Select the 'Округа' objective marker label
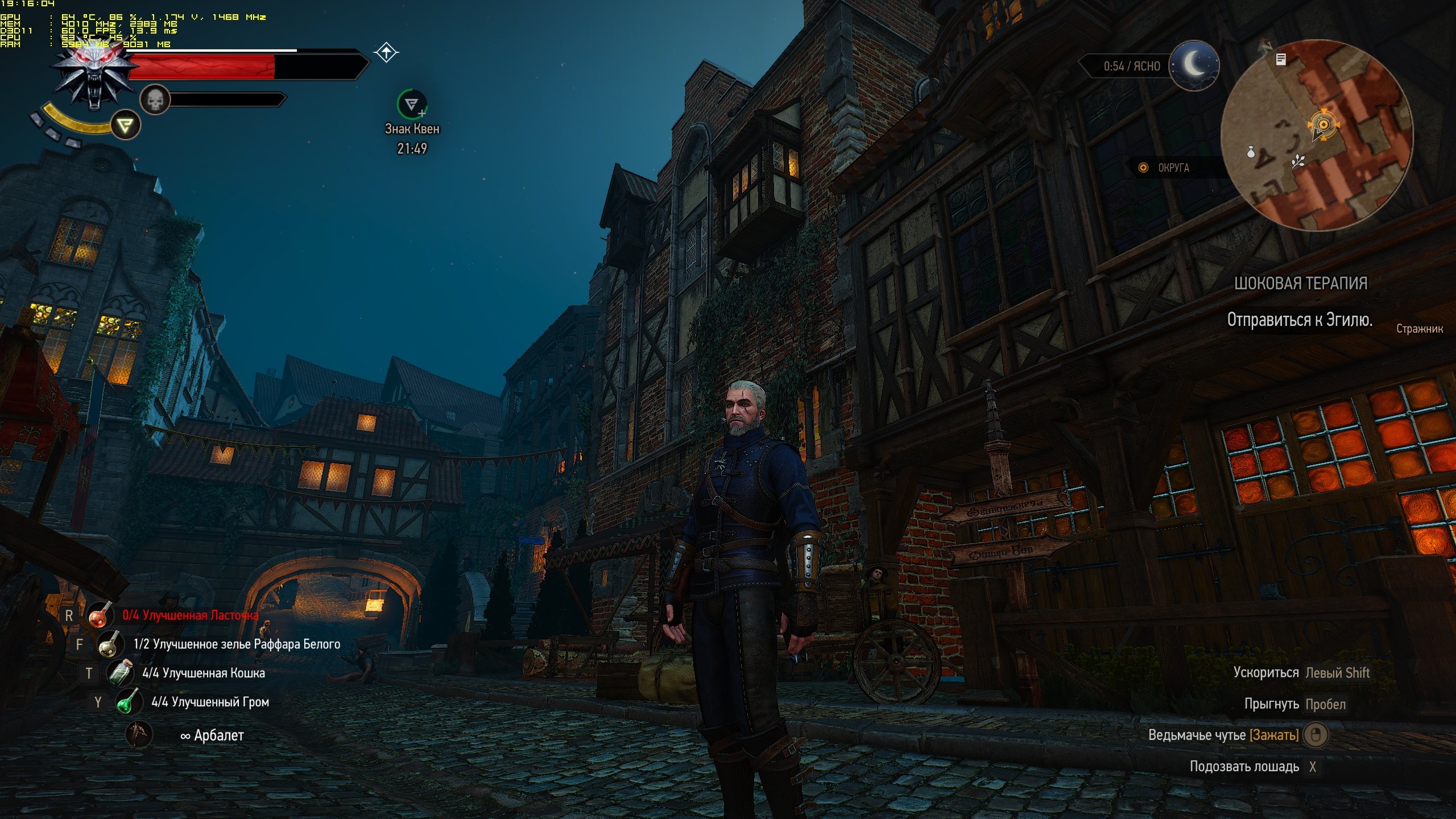 pos(1173,168)
